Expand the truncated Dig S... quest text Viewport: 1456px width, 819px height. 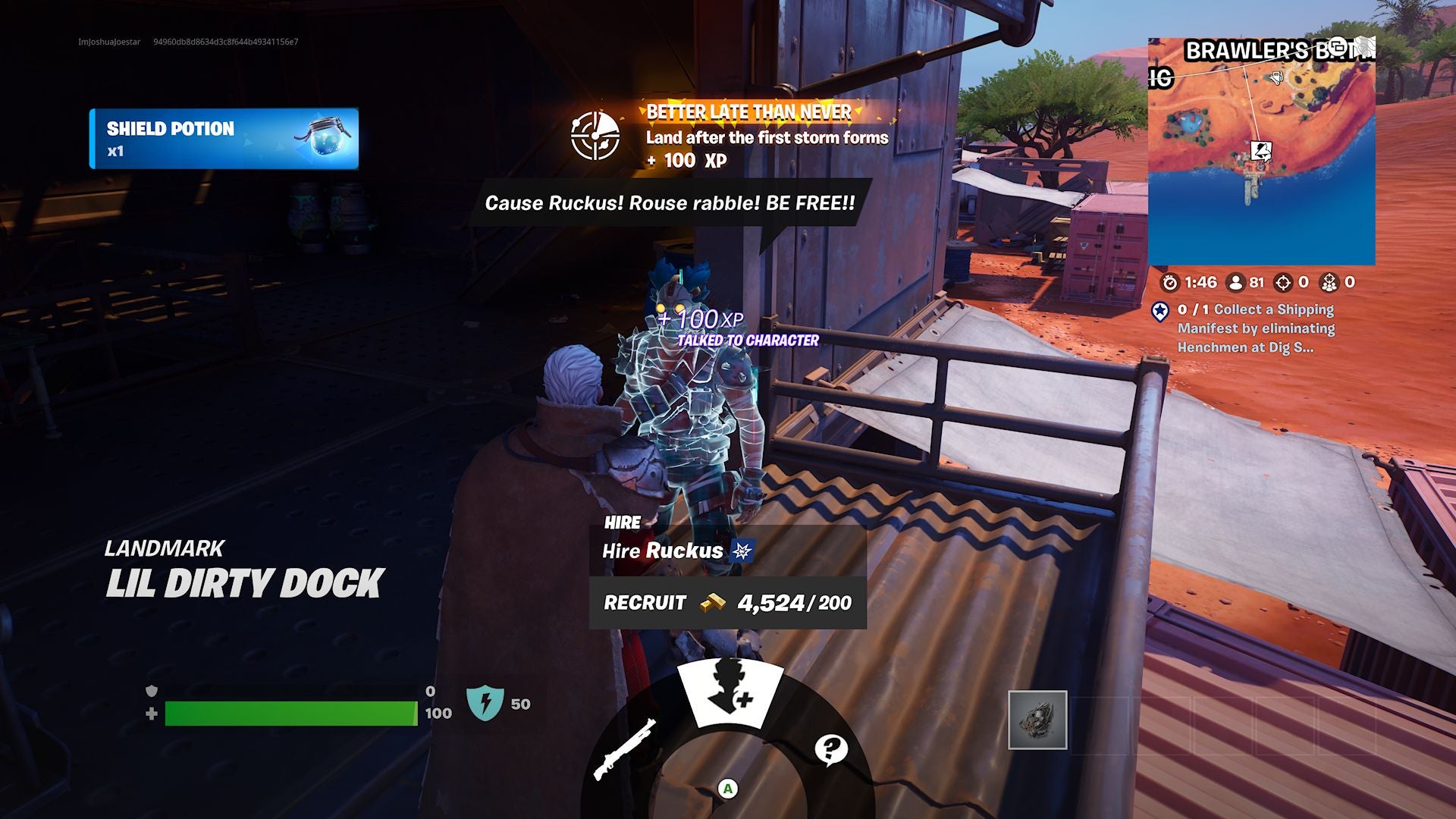pyautogui.click(x=1300, y=349)
